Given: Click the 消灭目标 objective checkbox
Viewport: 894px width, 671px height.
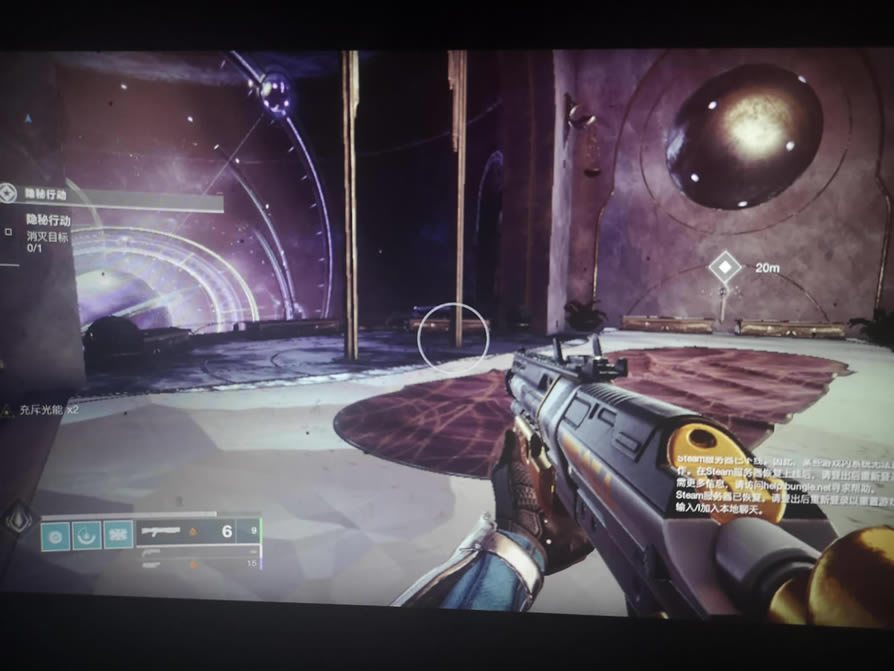Looking at the screenshot, I should click(9, 231).
